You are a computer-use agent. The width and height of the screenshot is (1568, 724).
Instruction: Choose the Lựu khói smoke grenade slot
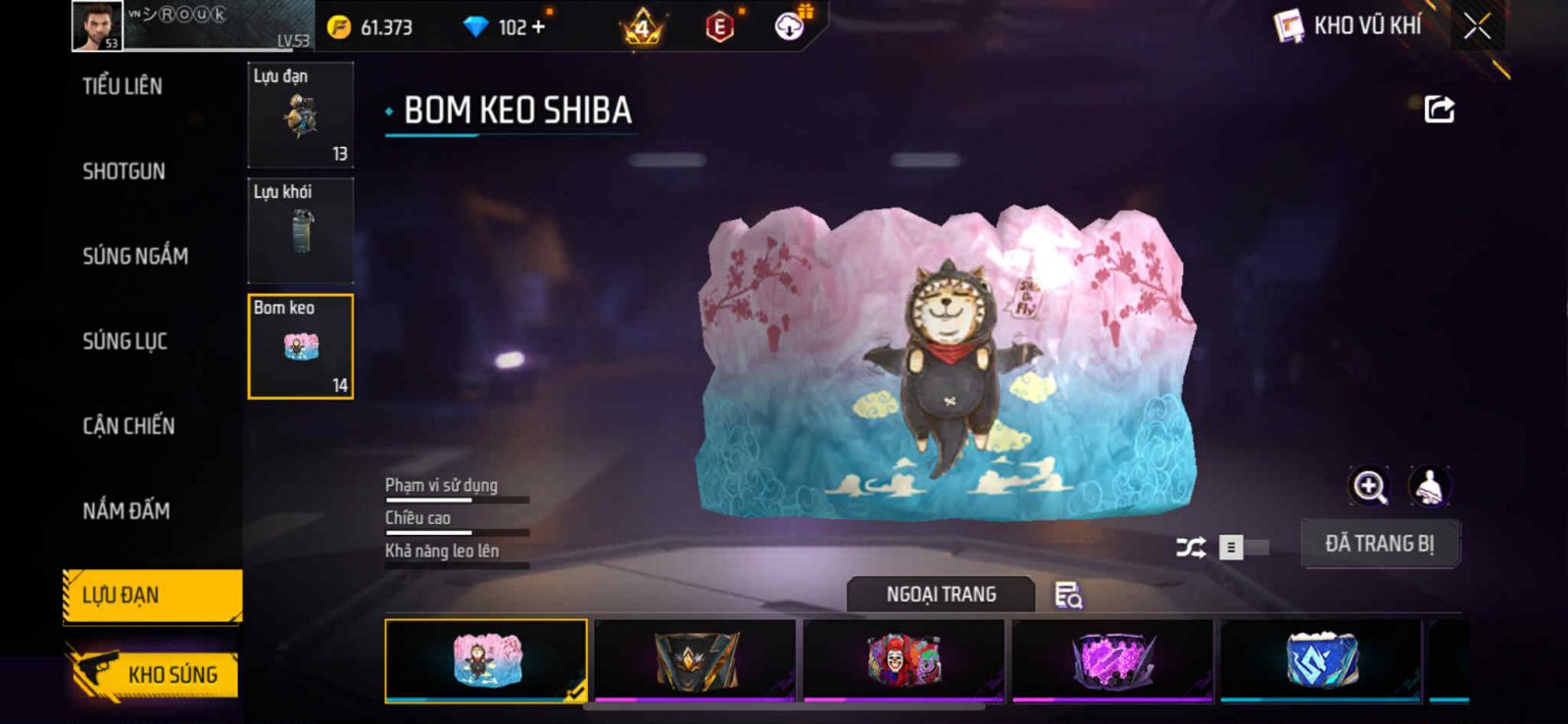(x=301, y=231)
